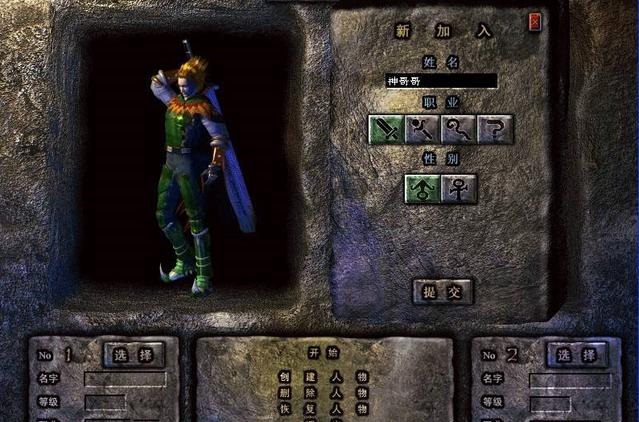Choose the warrior sword class icon
Viewport: 639px width, 422px height.
[x=386, y=129]
